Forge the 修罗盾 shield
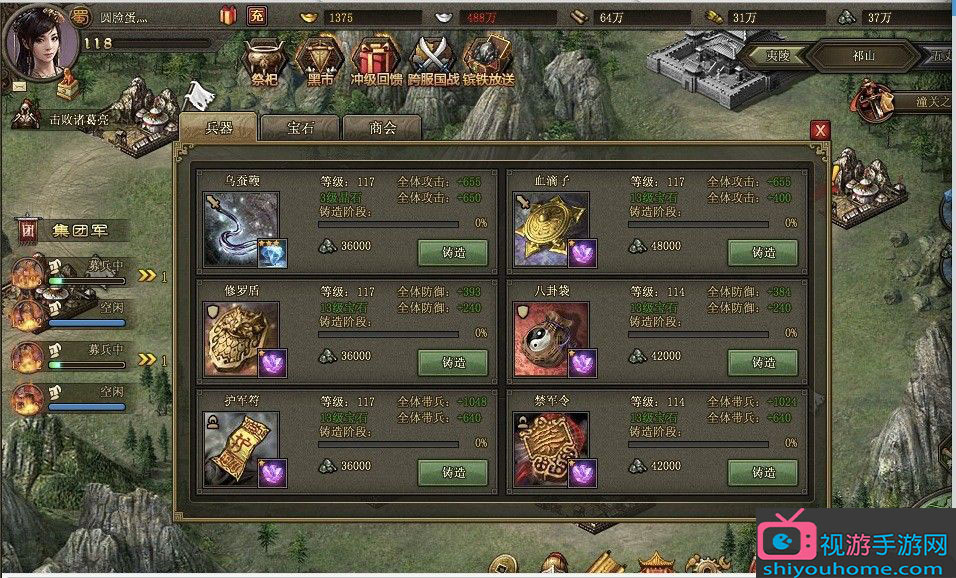Viewport: 956px width, 578px height. tap(453, 362)
